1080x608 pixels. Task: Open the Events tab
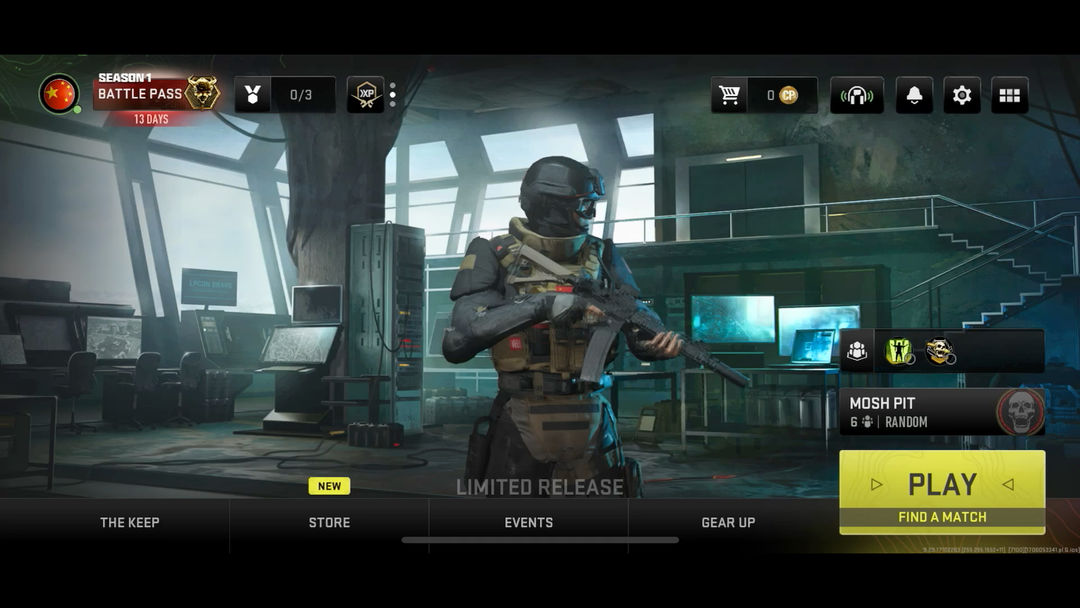pos(528,522)
